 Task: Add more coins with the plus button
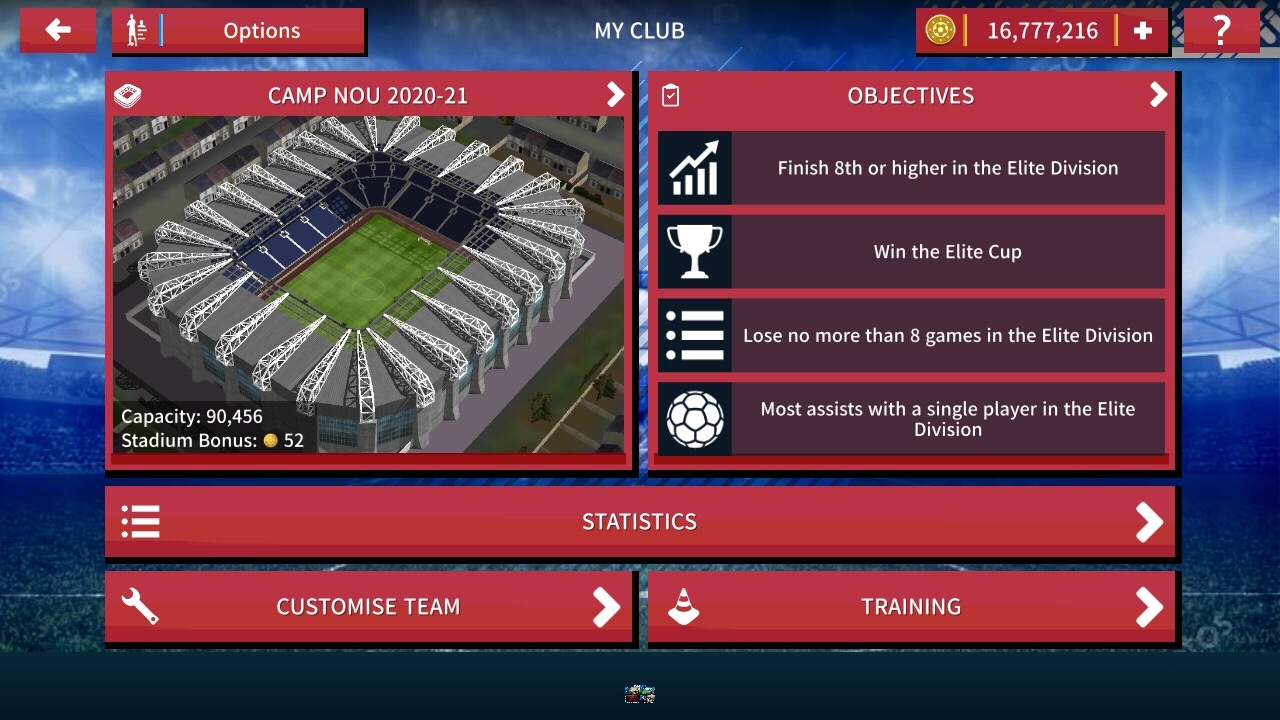(x=1142, y=31)
